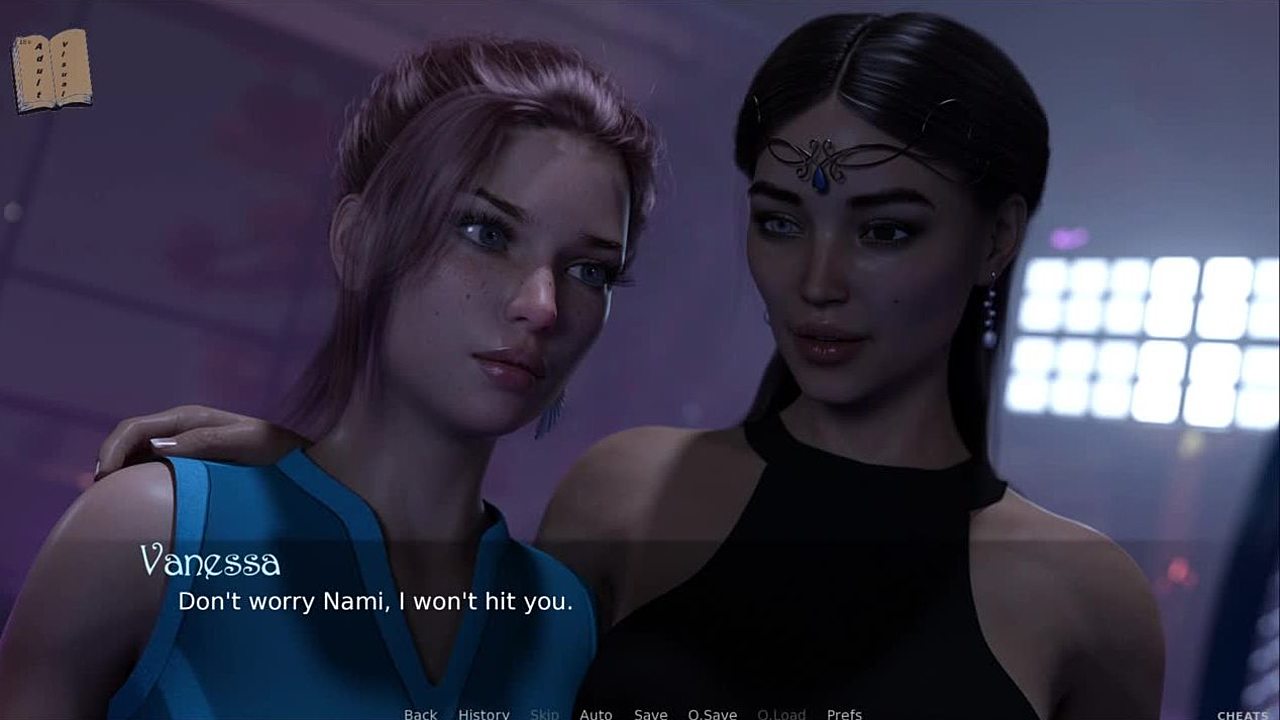Open the CHEATS menu
This screenshot has width=1280, height=720.
[1242, 715]
